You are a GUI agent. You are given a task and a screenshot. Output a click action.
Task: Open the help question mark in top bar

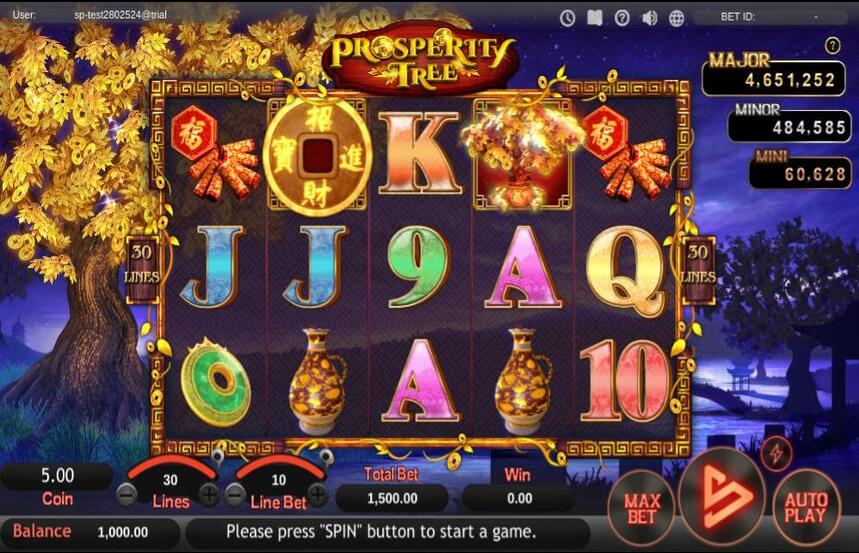pos(622,17)
